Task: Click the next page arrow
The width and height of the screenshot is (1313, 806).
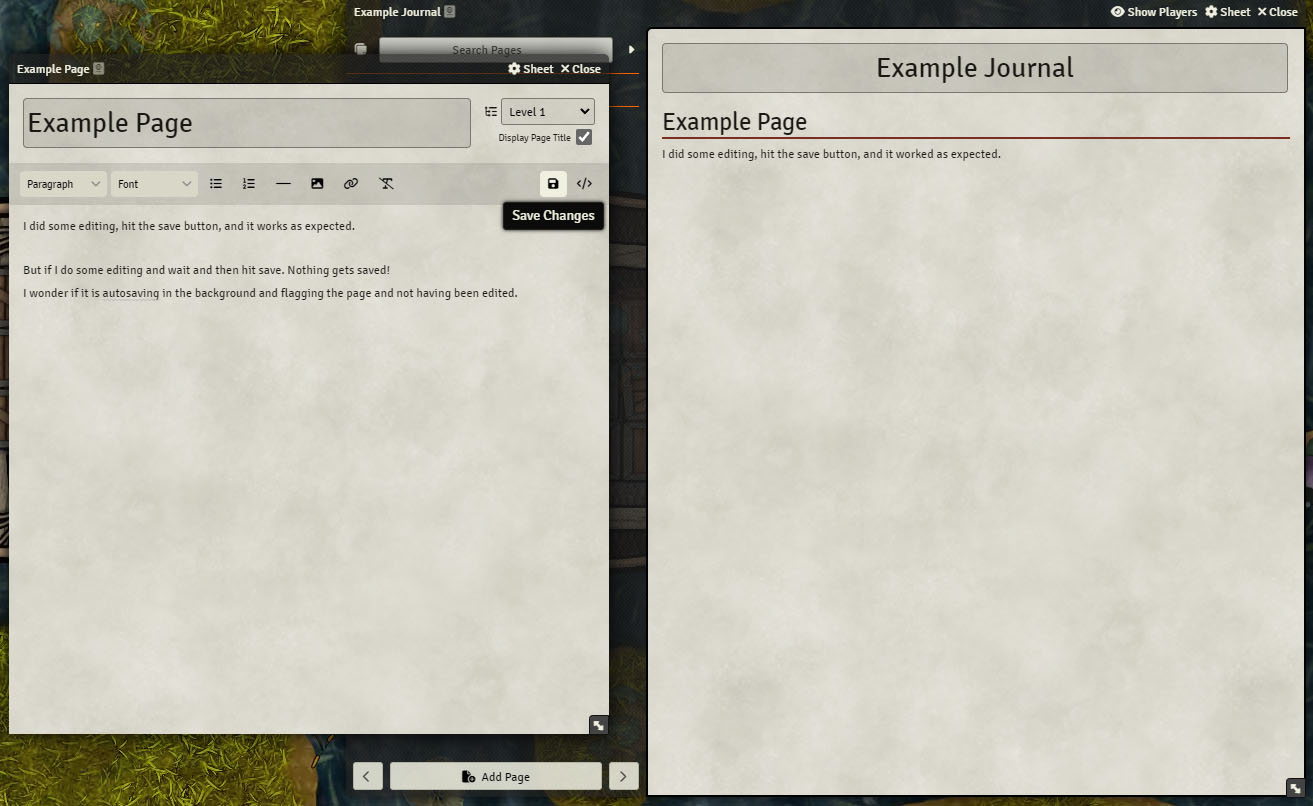Action: click(623, 776)
